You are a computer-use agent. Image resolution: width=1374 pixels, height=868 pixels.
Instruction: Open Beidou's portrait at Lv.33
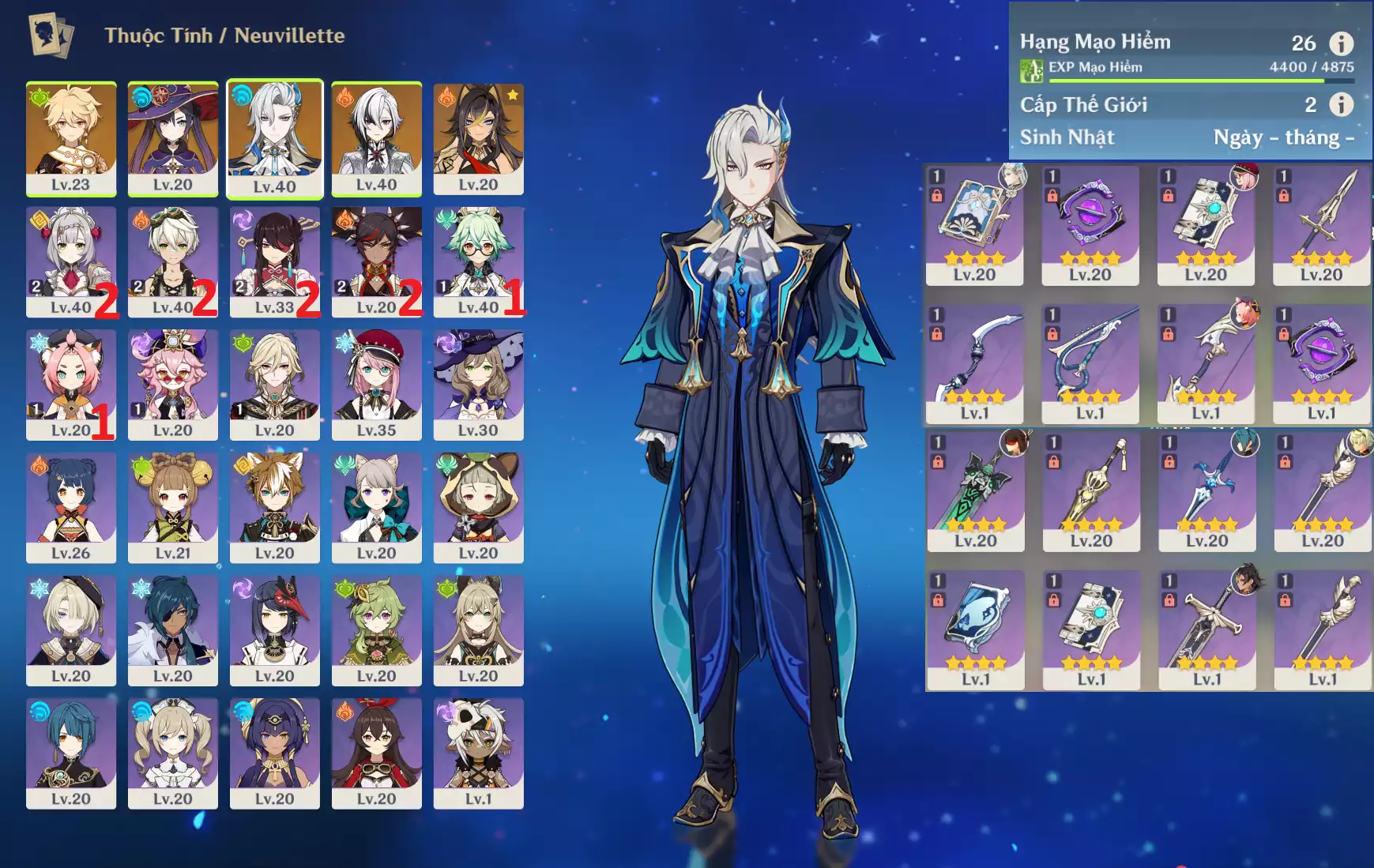275,261
